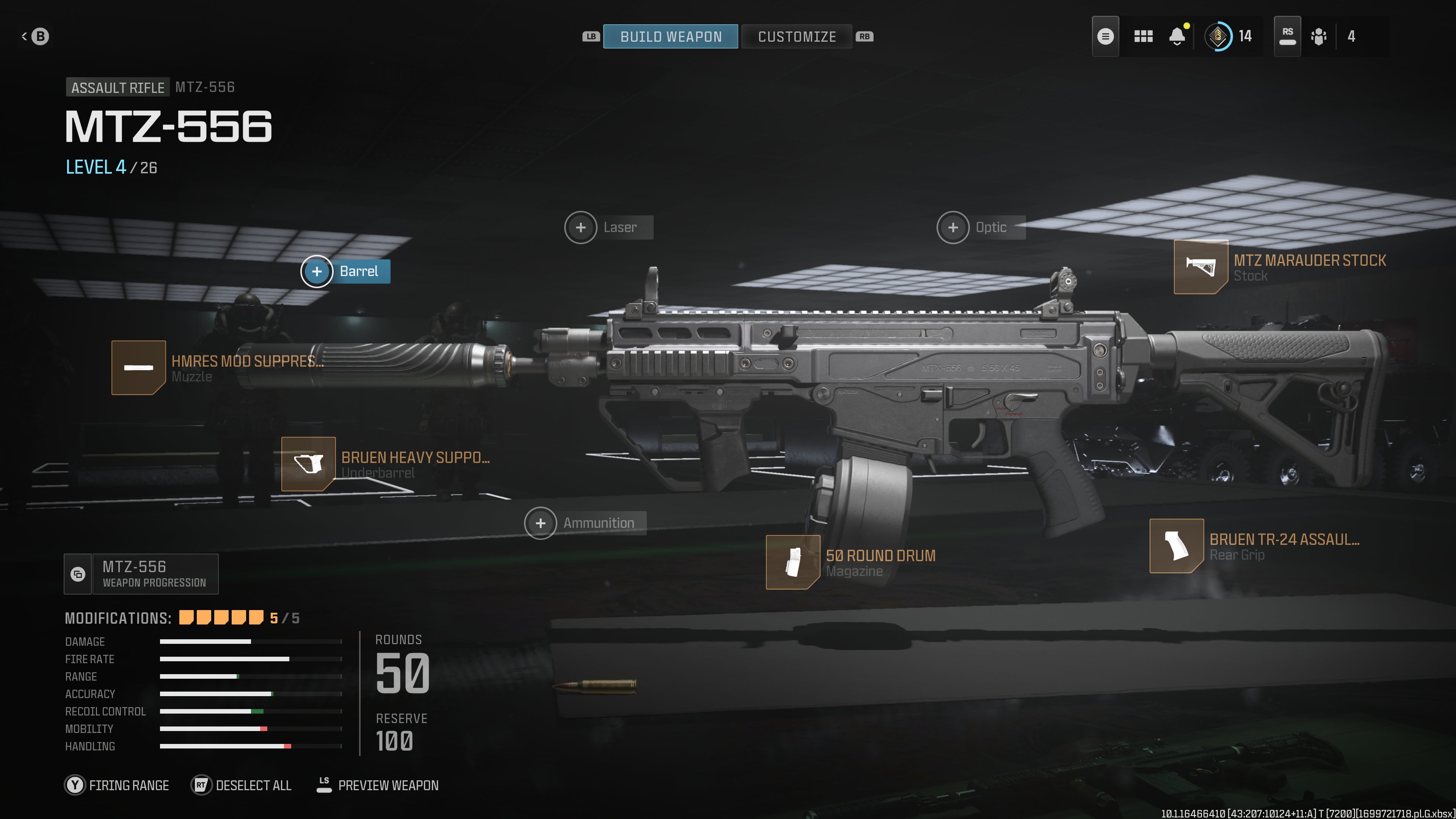This screenshot has height=819, width=1456.
Task: Switch to the Customize tab
Action: [x=797, y=36]
